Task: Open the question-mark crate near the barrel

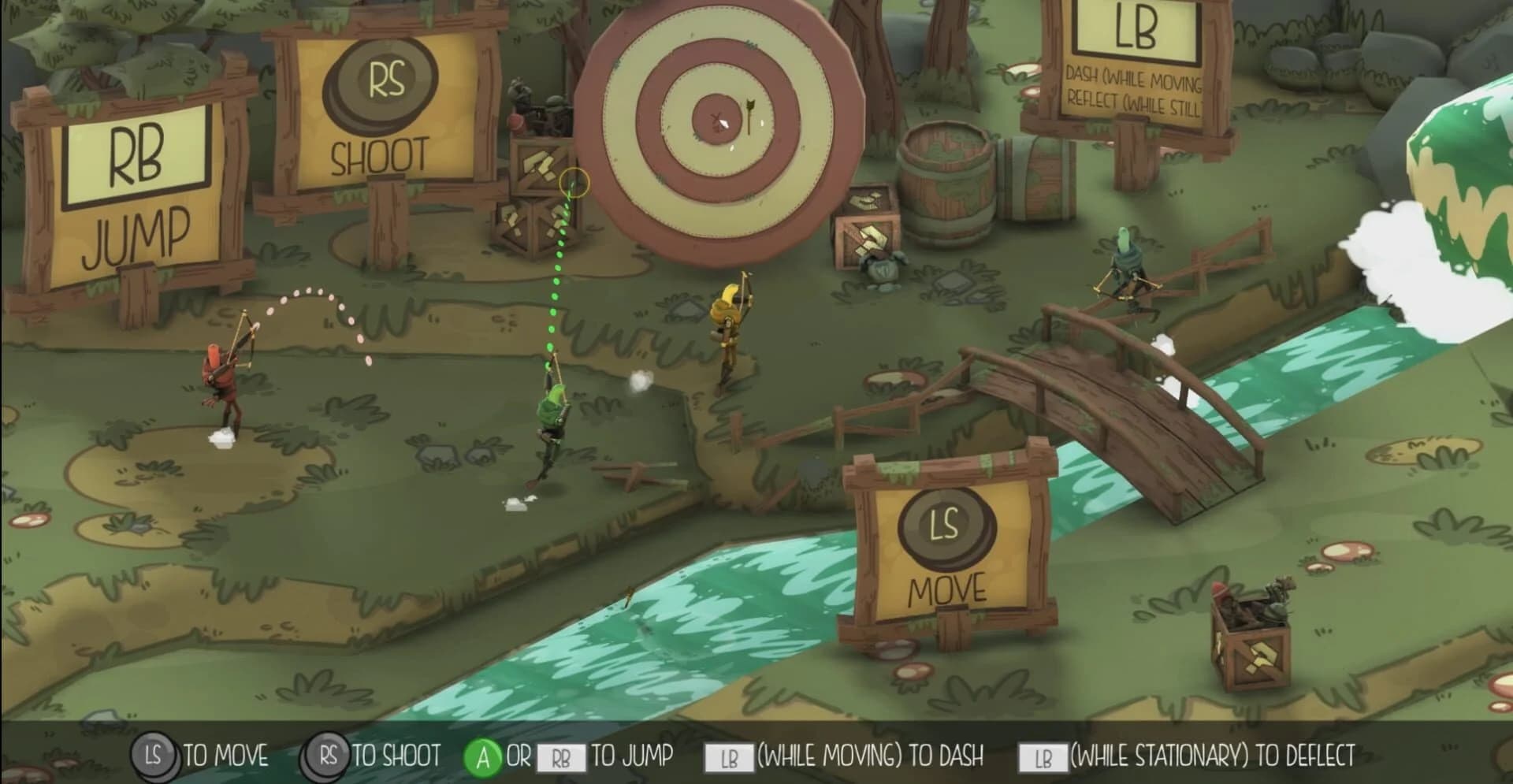Action: [864, 238]
